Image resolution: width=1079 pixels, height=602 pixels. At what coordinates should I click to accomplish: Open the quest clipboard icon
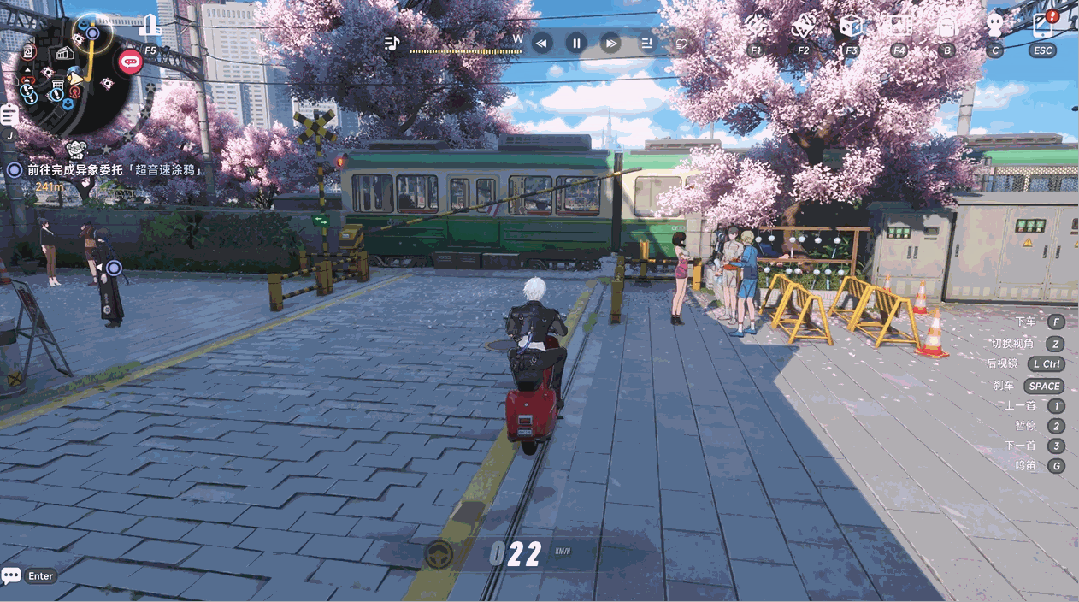point(10,115)
